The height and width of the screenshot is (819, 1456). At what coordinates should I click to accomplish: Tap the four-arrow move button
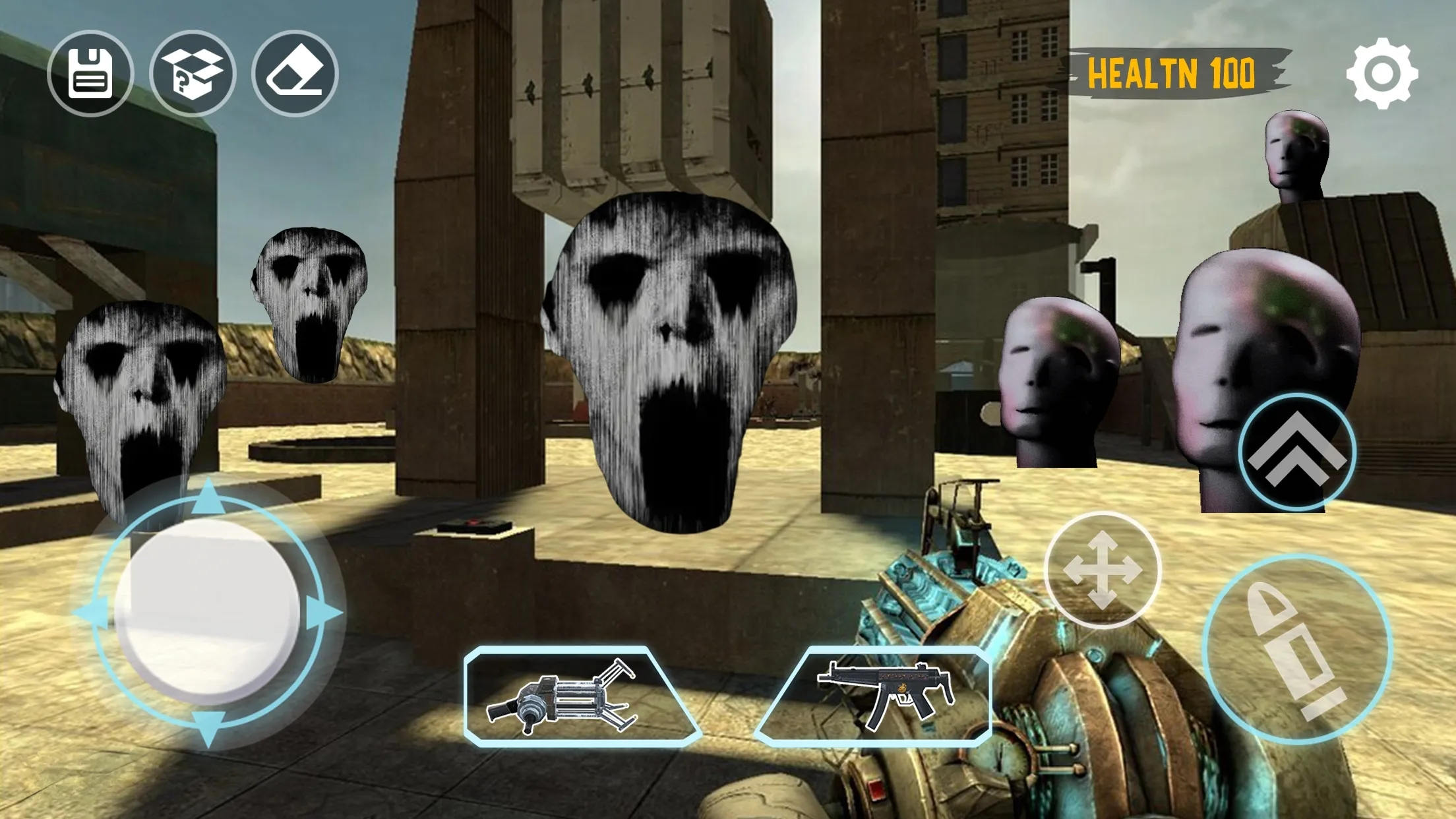(x=1102, y=570)
